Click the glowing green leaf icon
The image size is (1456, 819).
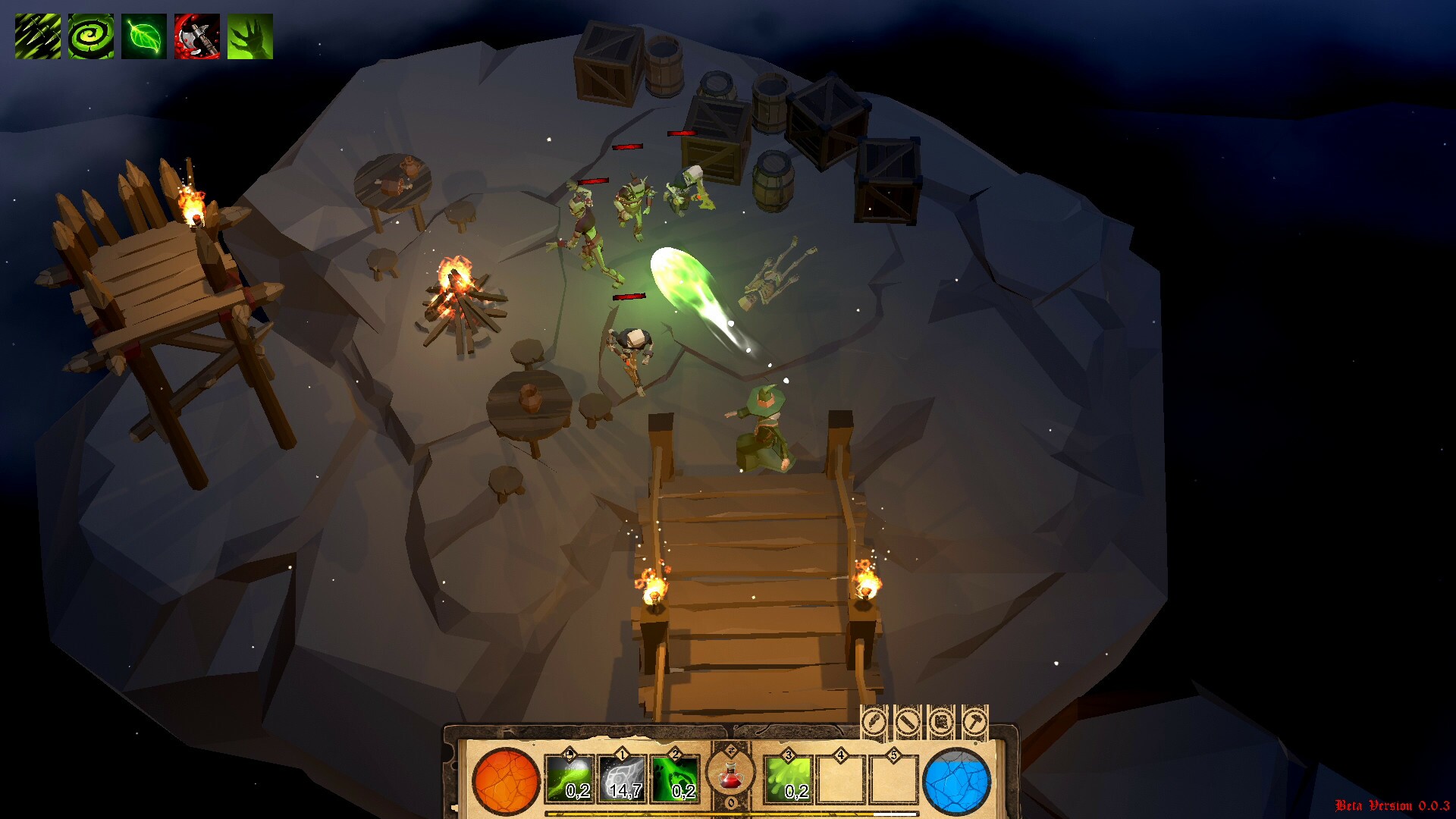(x=144, y=36)
